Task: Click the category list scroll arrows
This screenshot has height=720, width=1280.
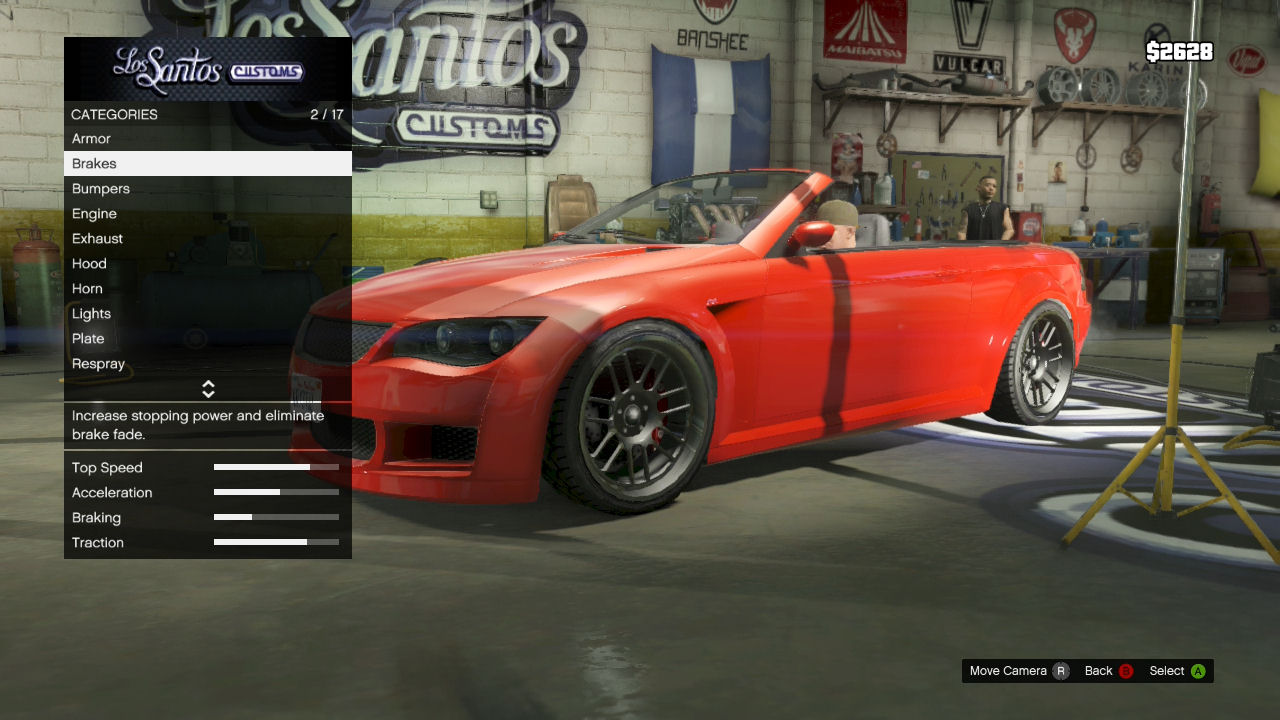Action: pos(208,389)
